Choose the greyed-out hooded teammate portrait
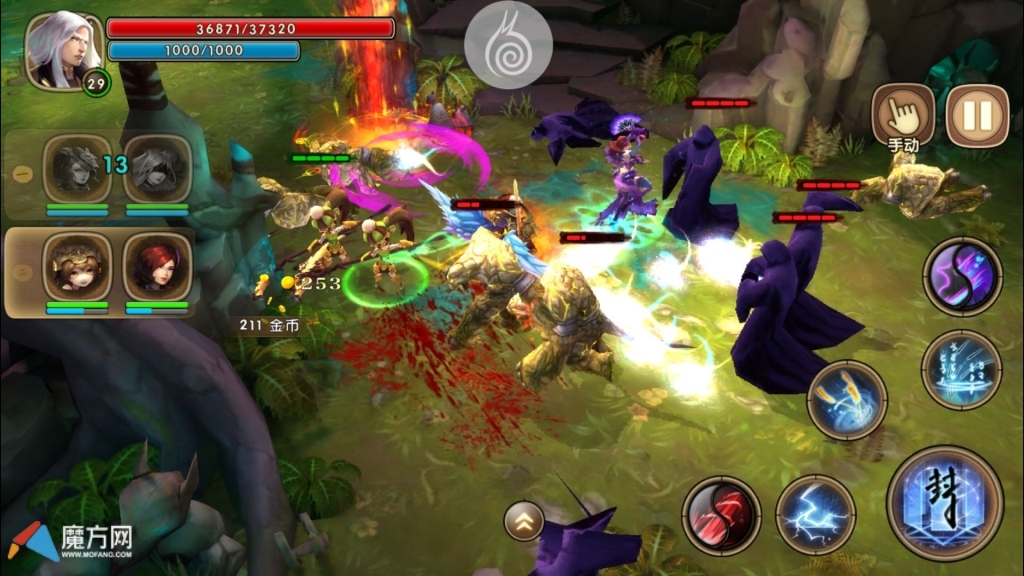The height and width of the screenshot is (576, 1024). 157,168
